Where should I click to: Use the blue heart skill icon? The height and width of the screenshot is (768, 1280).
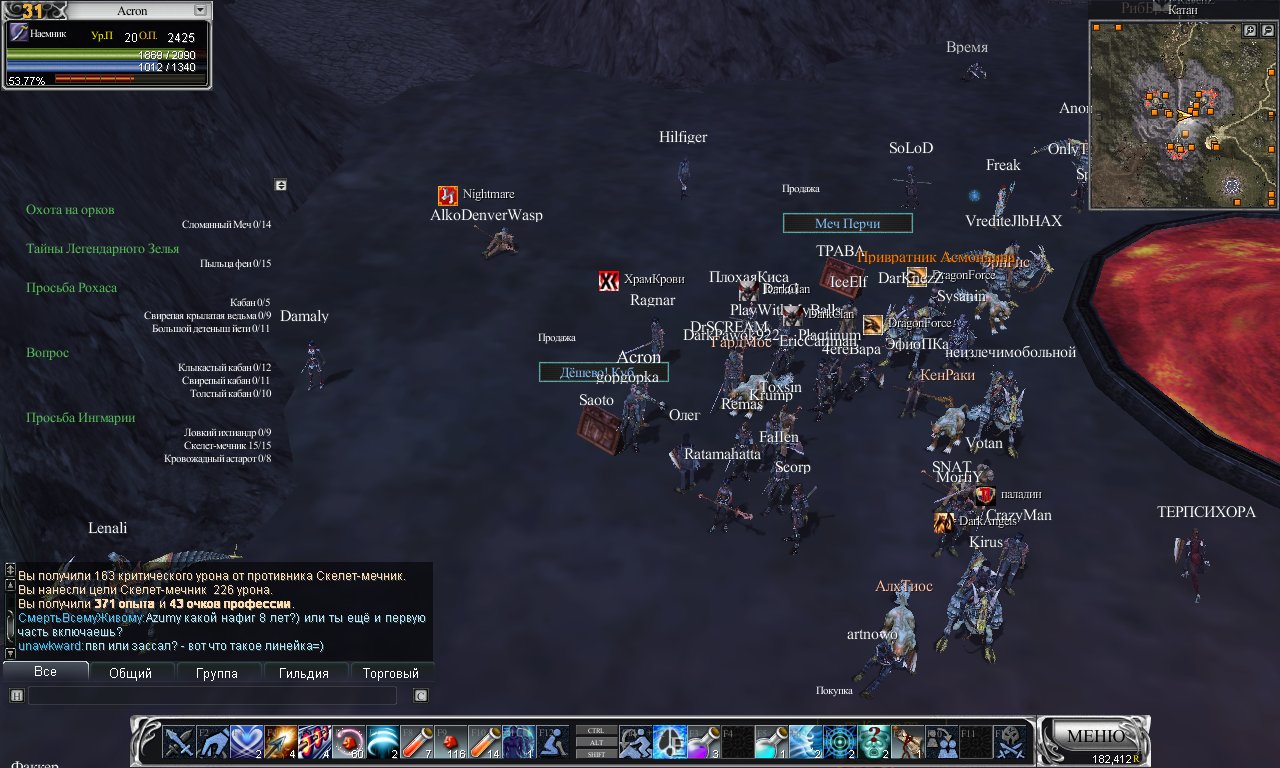click(x=248, y=742)
